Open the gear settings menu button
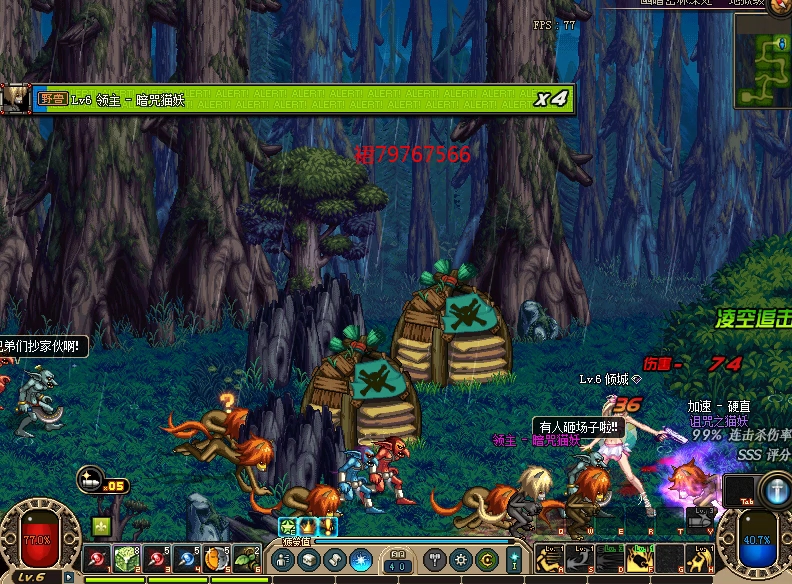The width and height of the screenshot is (792, 584). click(x=461, y=559)
